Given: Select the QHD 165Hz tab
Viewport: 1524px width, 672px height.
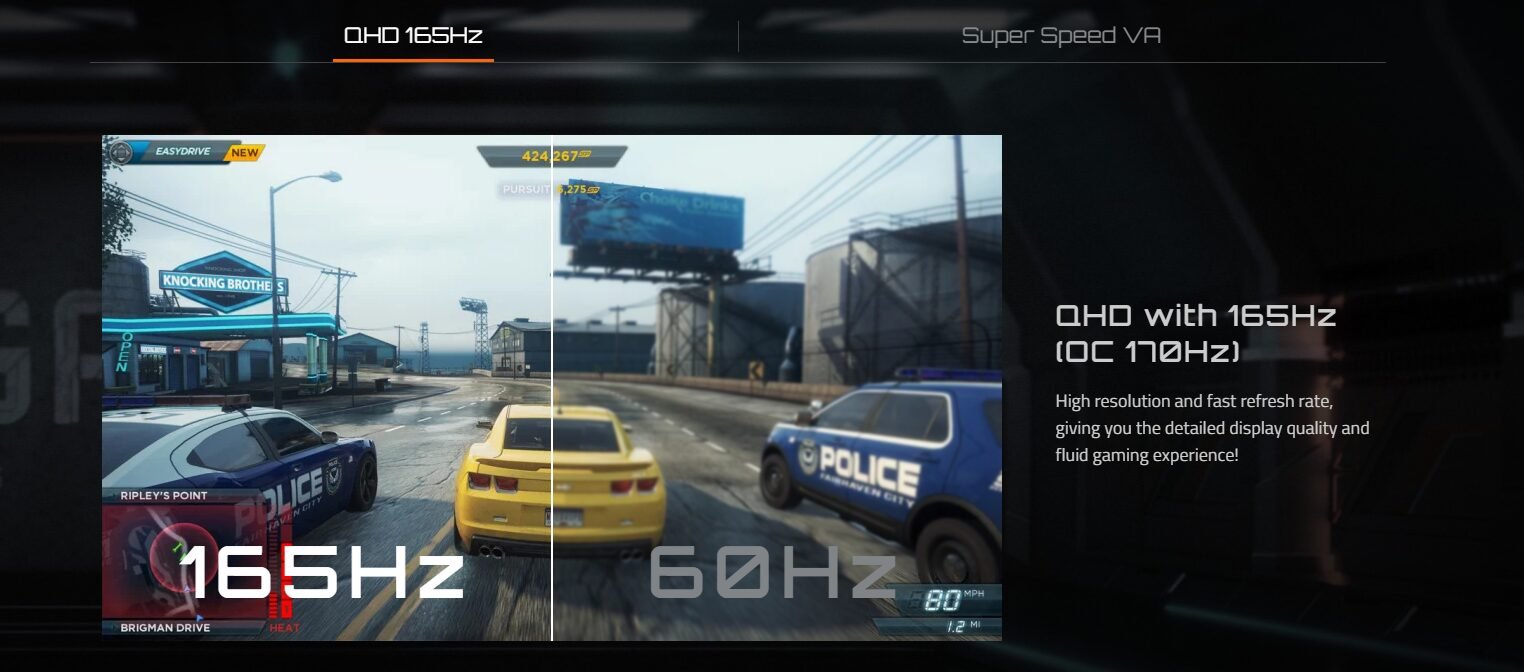Looking at the screenshot, I should (x=413, y=36).
